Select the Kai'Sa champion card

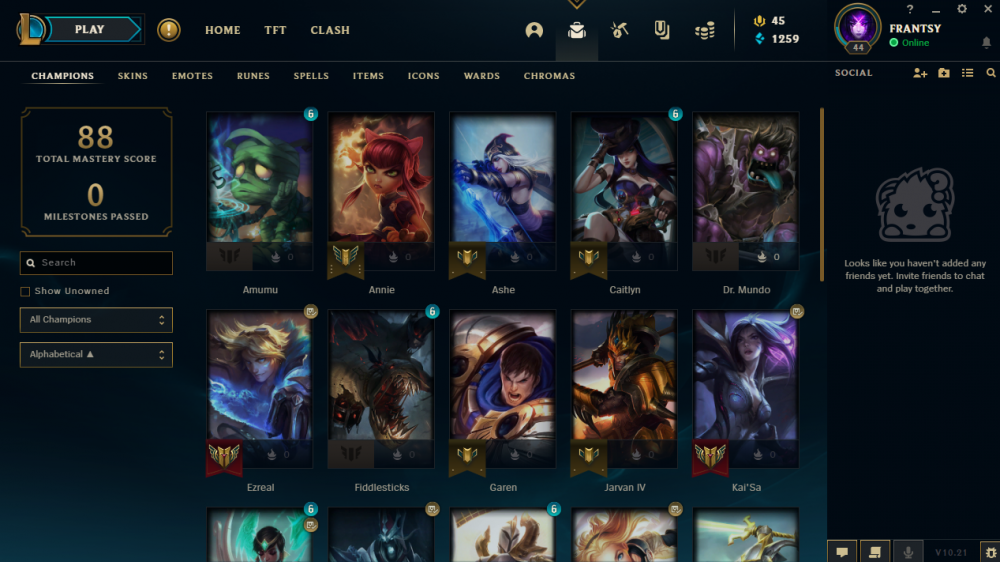click(x=746, y=390)
